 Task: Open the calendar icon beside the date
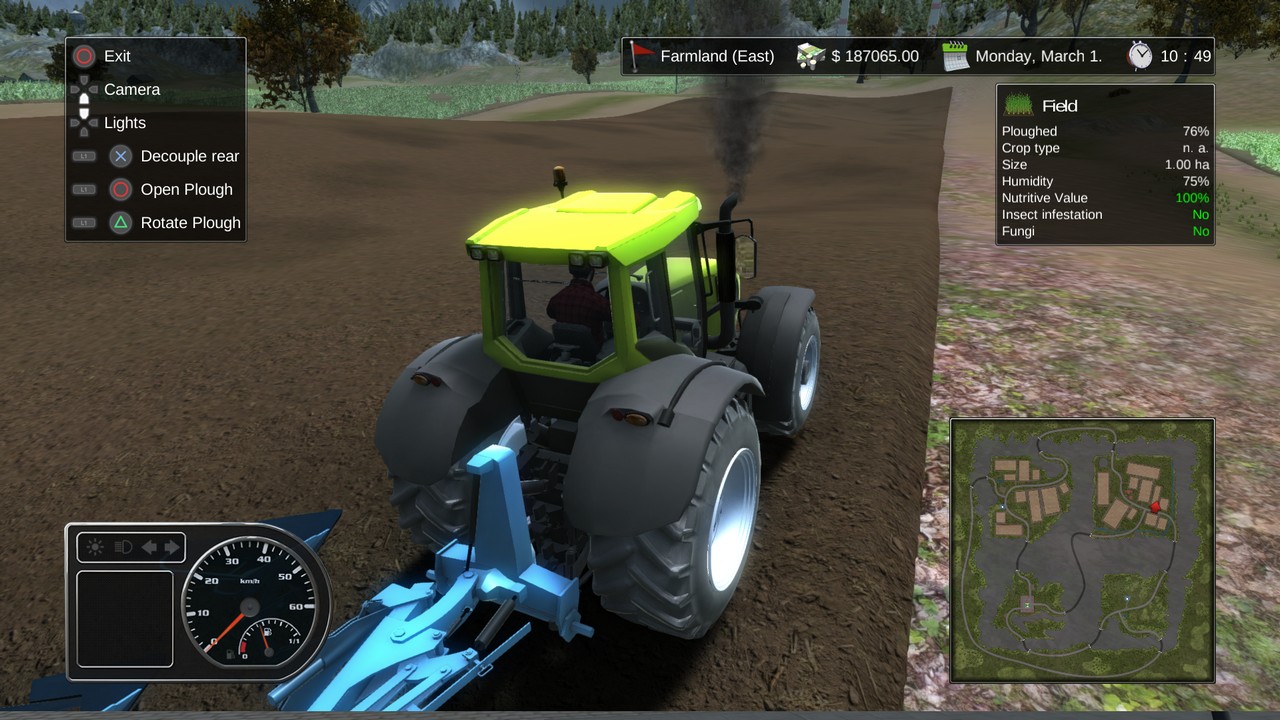tap(956, 56)
